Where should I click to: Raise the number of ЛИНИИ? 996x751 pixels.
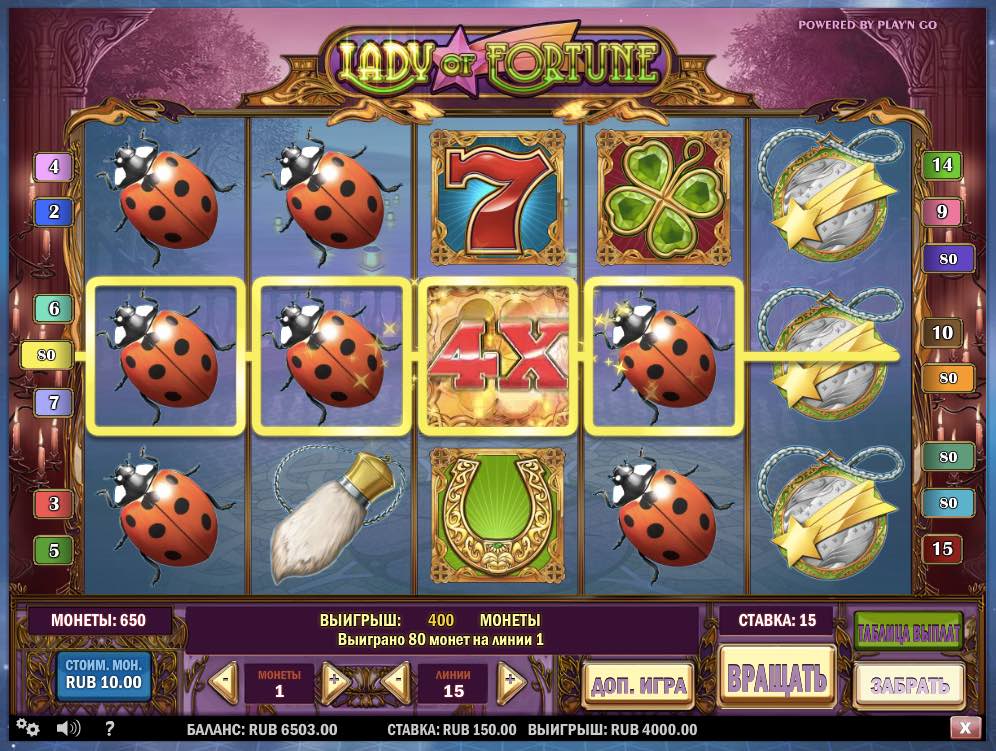[x=511, y=684]
